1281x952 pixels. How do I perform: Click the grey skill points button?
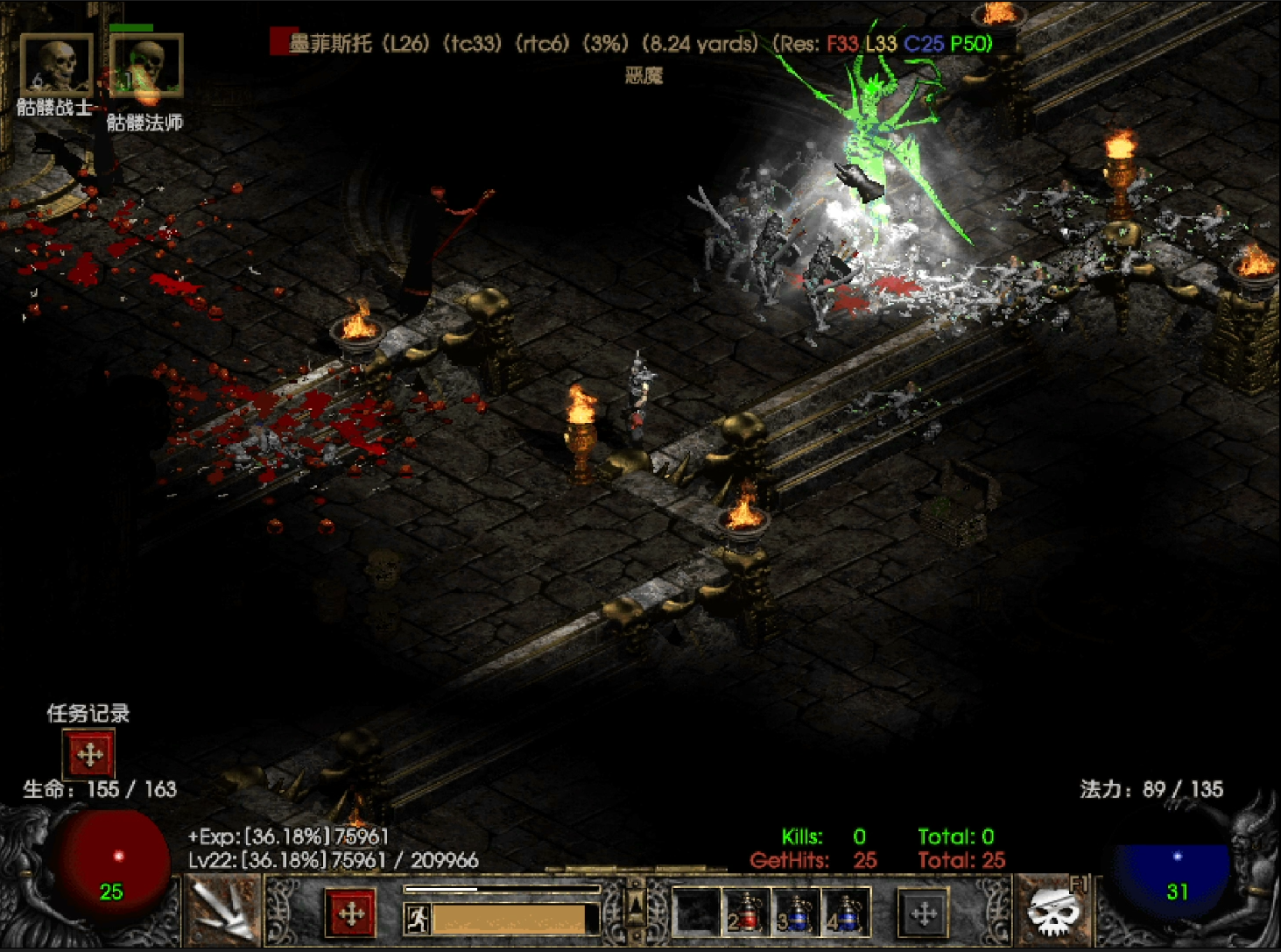point(924,913)
